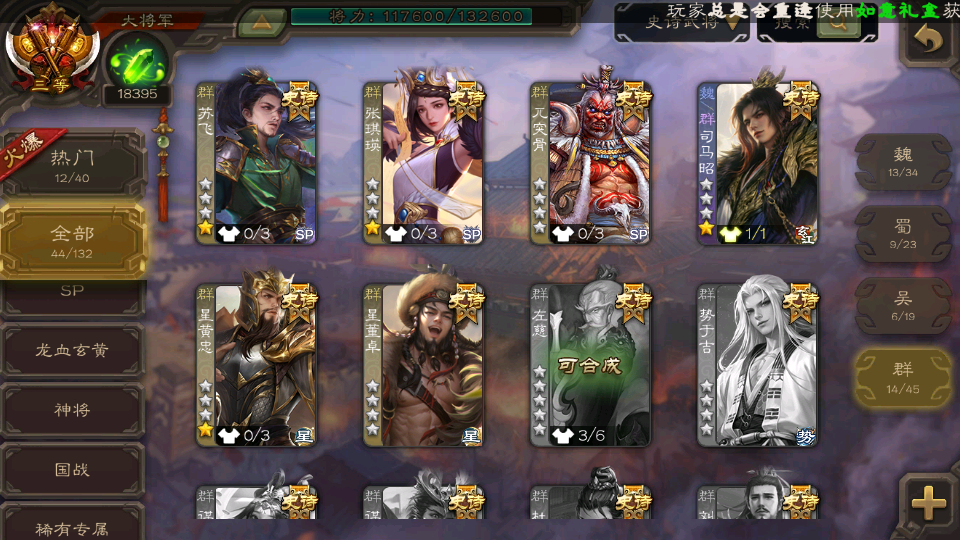The height and width of the screenshot is (540, 960).
Task: Select the 苏飞 hero card
Action: [256, 162]
